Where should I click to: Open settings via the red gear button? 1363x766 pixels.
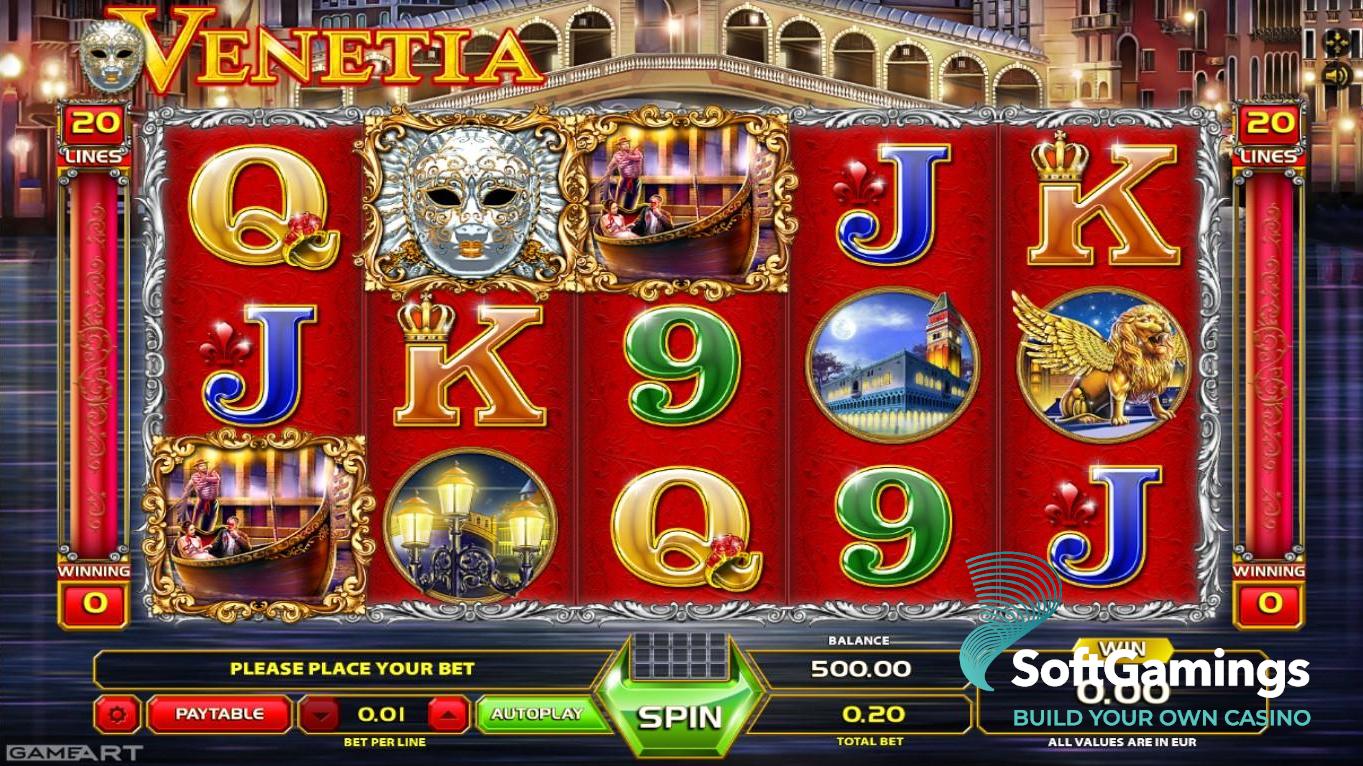(x=118, y=714)
